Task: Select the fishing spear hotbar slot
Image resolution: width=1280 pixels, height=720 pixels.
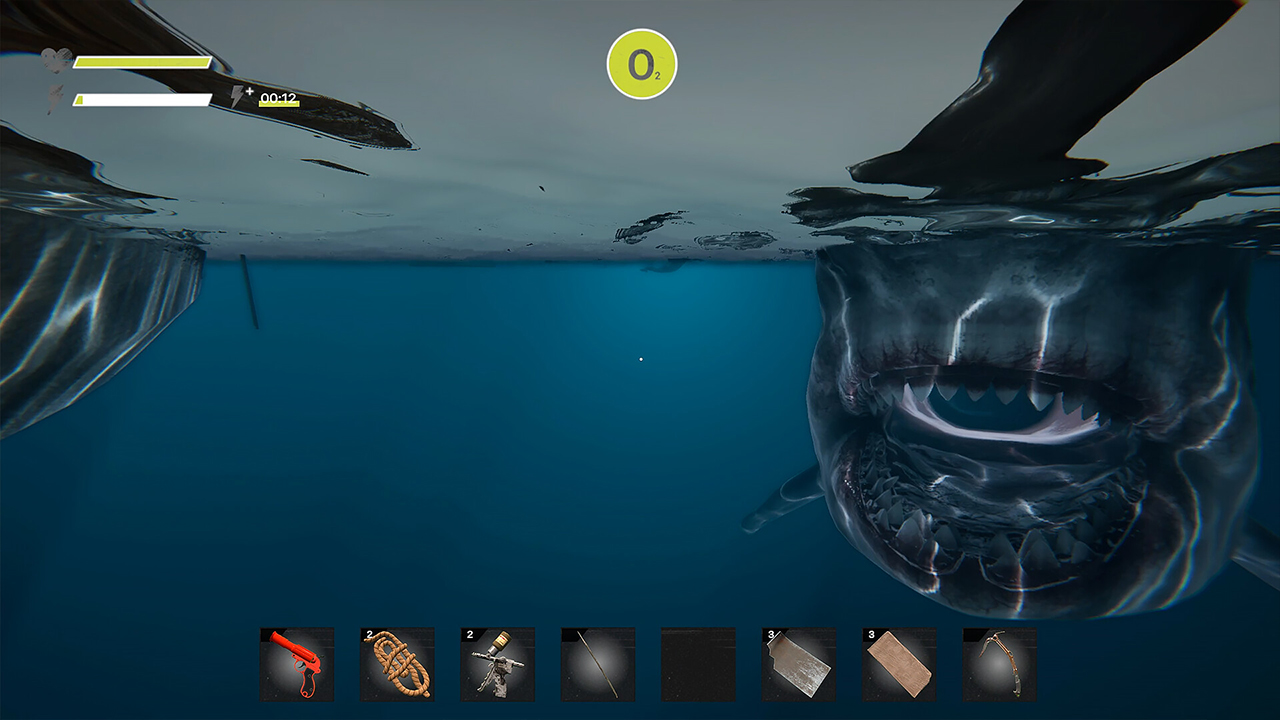Action: pos(599,665)
